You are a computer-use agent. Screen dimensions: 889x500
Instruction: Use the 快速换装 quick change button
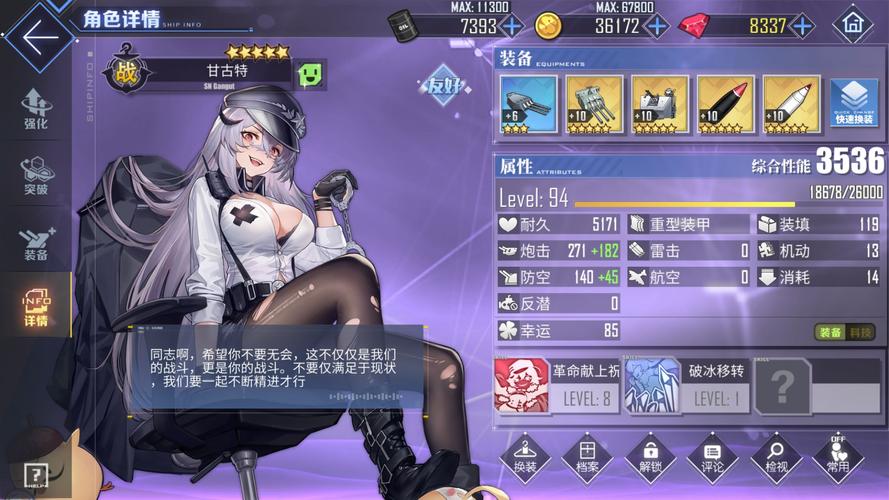coord(854,104)
